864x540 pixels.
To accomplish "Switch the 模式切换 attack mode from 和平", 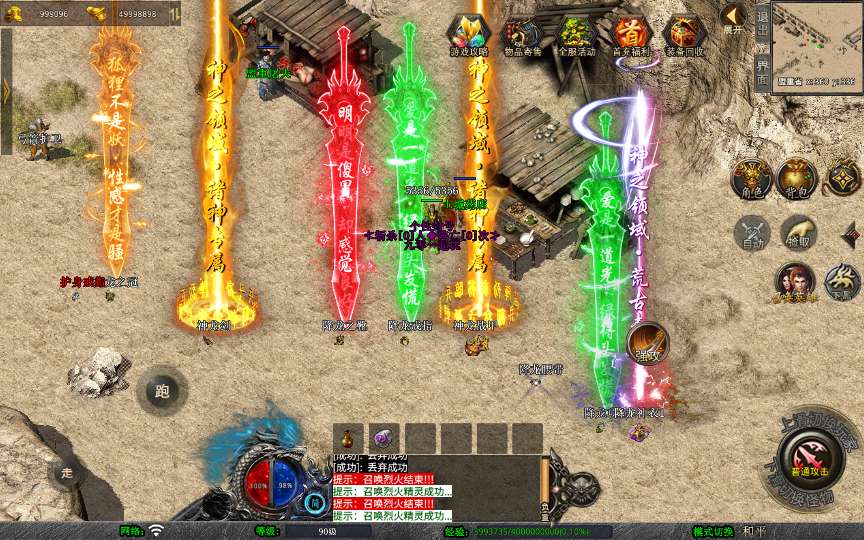I will 752,531.
